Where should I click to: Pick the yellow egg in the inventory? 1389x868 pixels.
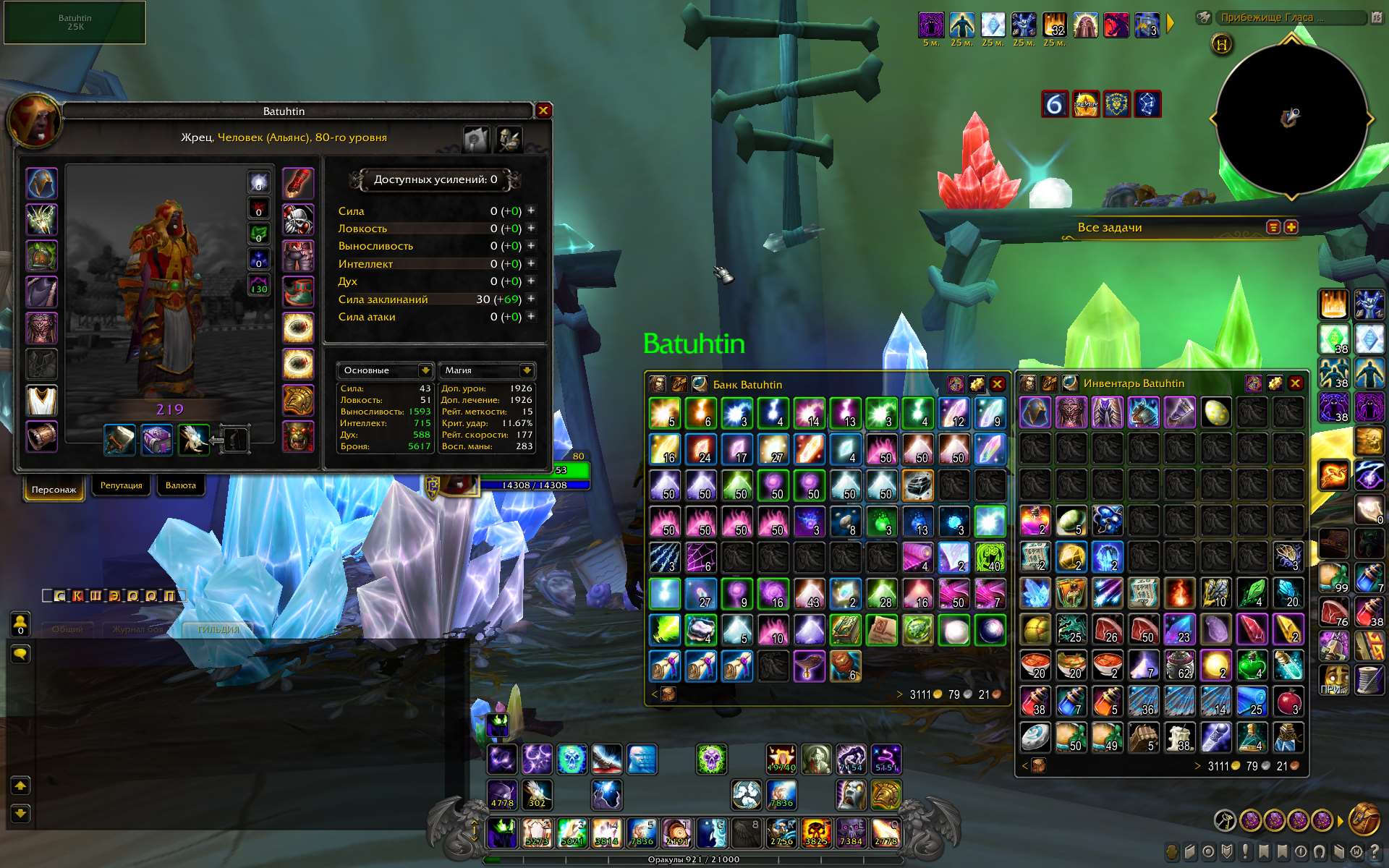coord(1216,412)
